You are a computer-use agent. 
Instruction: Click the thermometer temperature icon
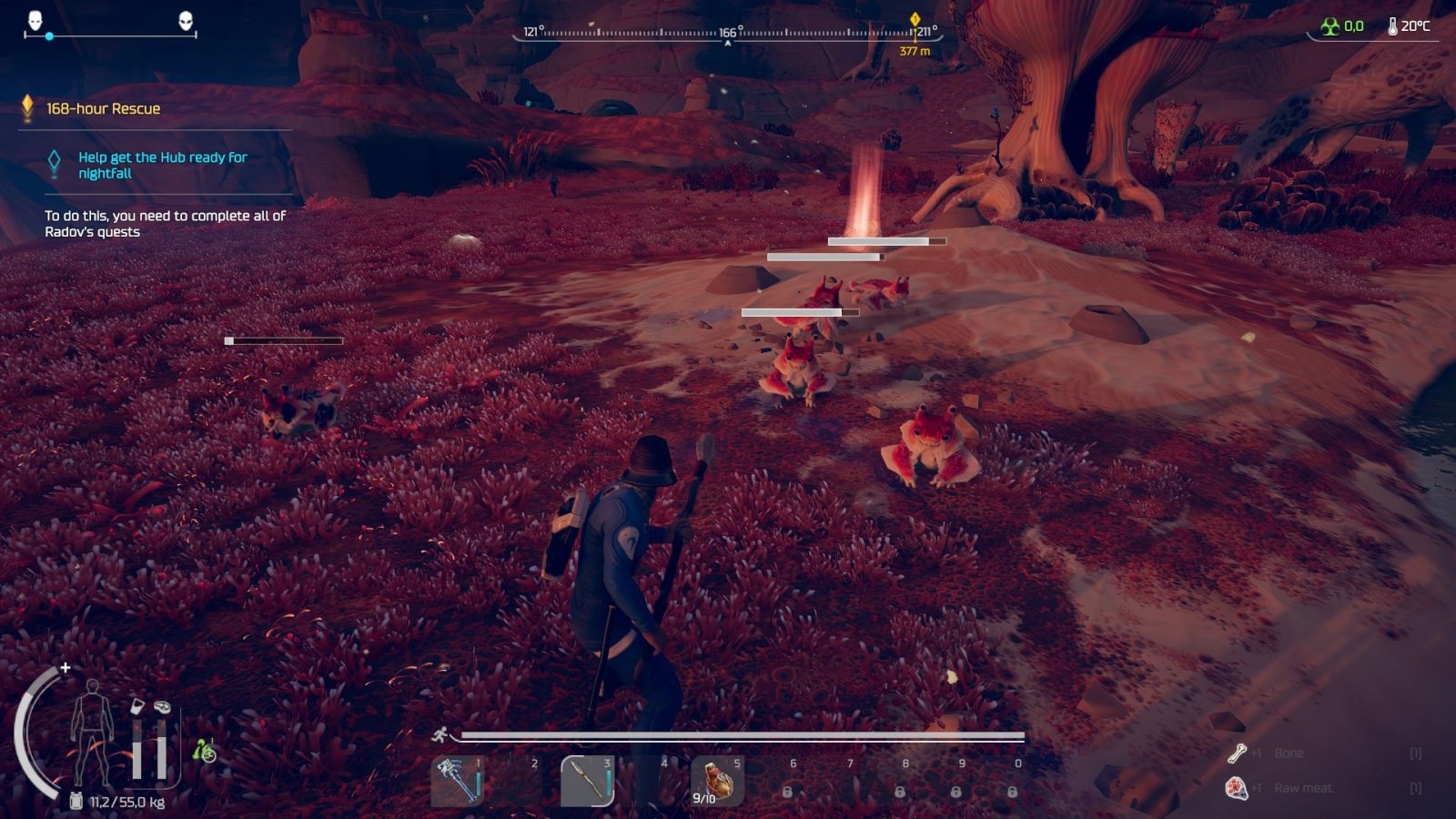[1392, 26]
